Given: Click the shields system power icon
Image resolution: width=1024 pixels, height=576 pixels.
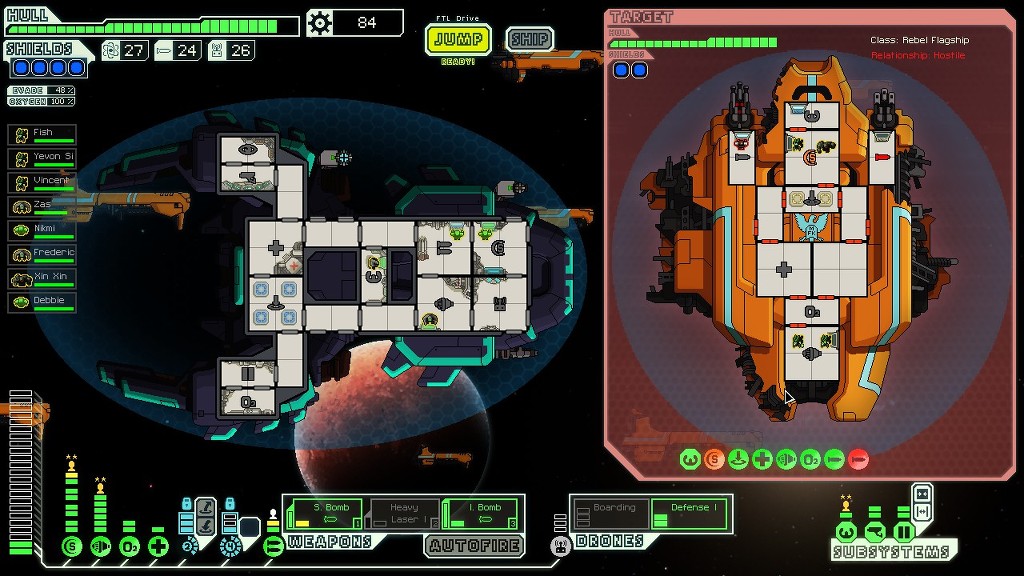Looking at the screenshot, I should tap(71, 546).
